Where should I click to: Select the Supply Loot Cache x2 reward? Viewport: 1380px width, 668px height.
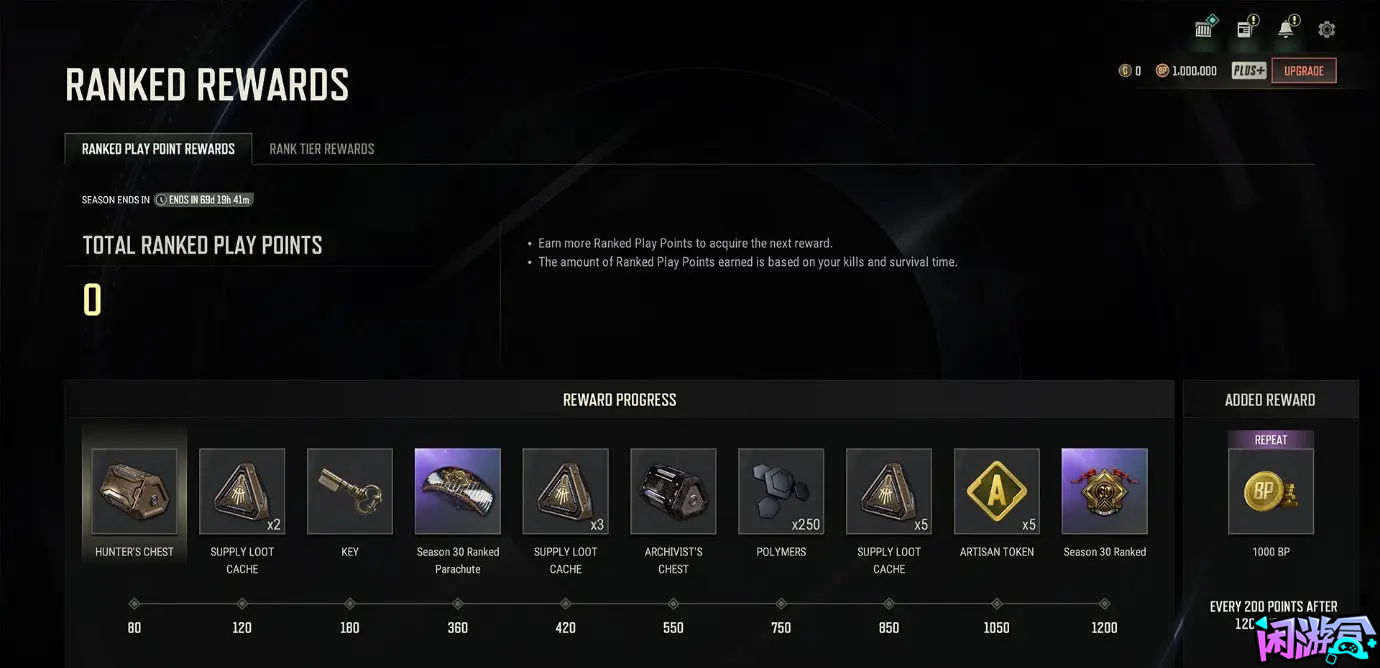click(x=242, y=491)
